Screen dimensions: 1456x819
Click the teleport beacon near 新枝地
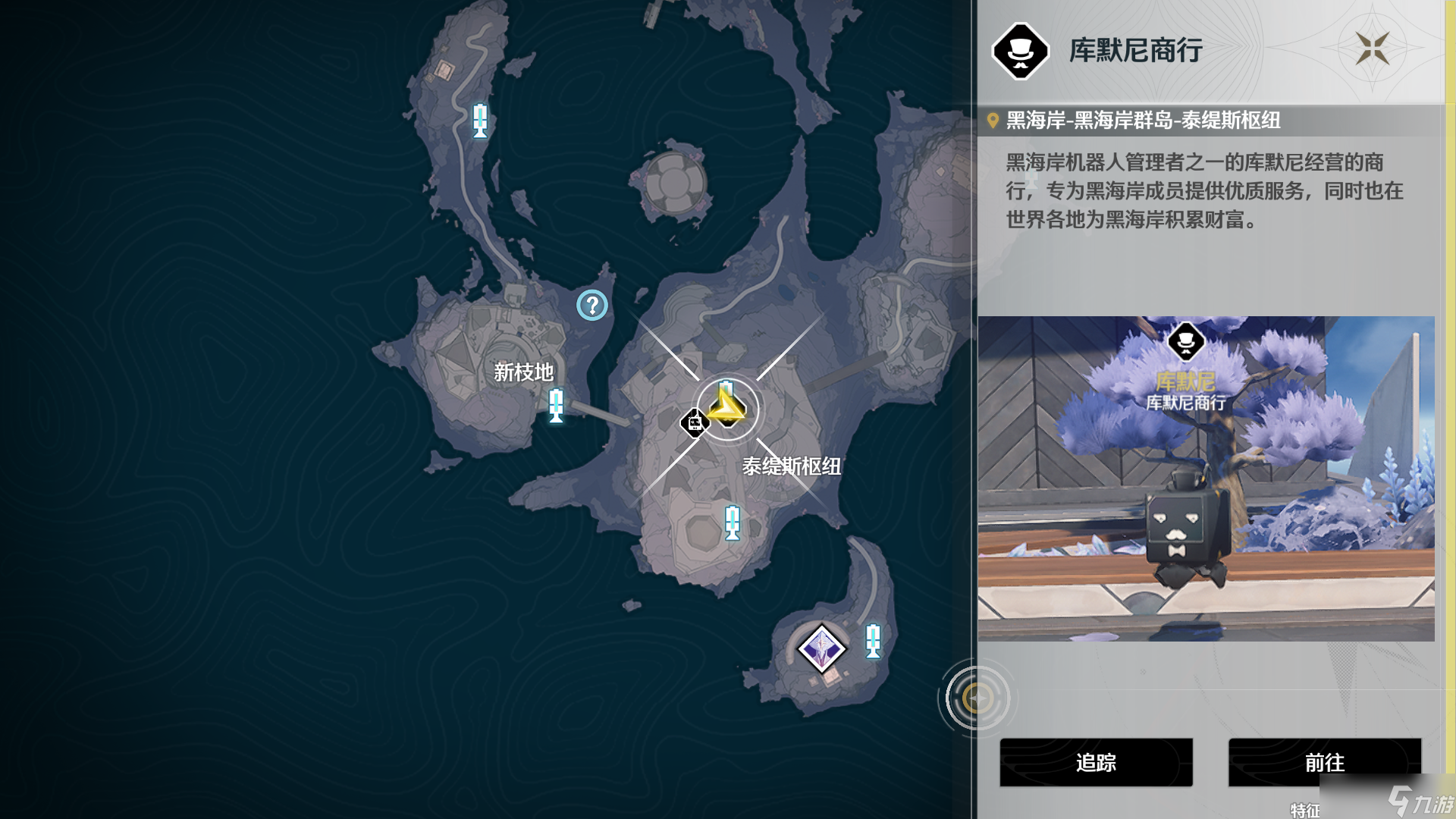click(x=556, y=405)
